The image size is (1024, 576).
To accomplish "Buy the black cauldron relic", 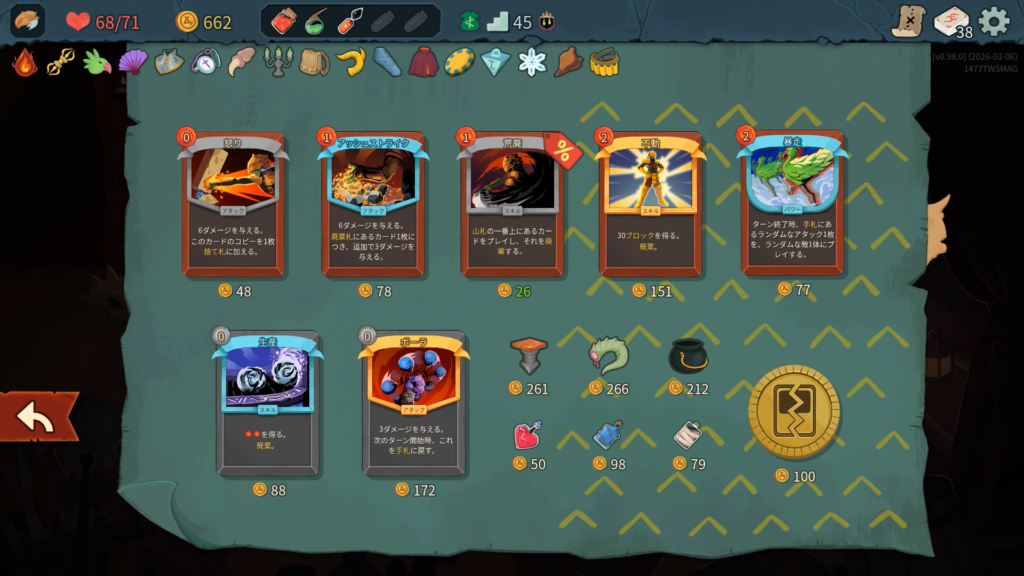I will (x=688, y=355).
